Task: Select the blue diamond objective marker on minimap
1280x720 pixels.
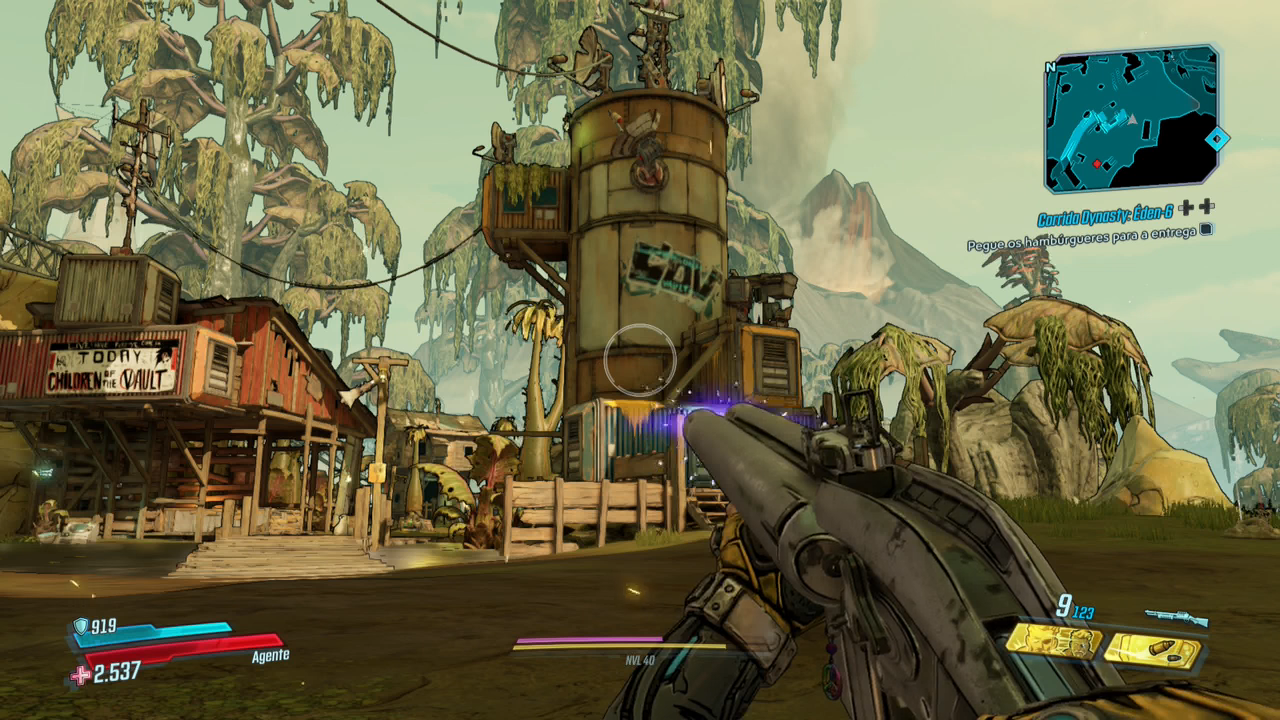Action: click(1216, 139)
